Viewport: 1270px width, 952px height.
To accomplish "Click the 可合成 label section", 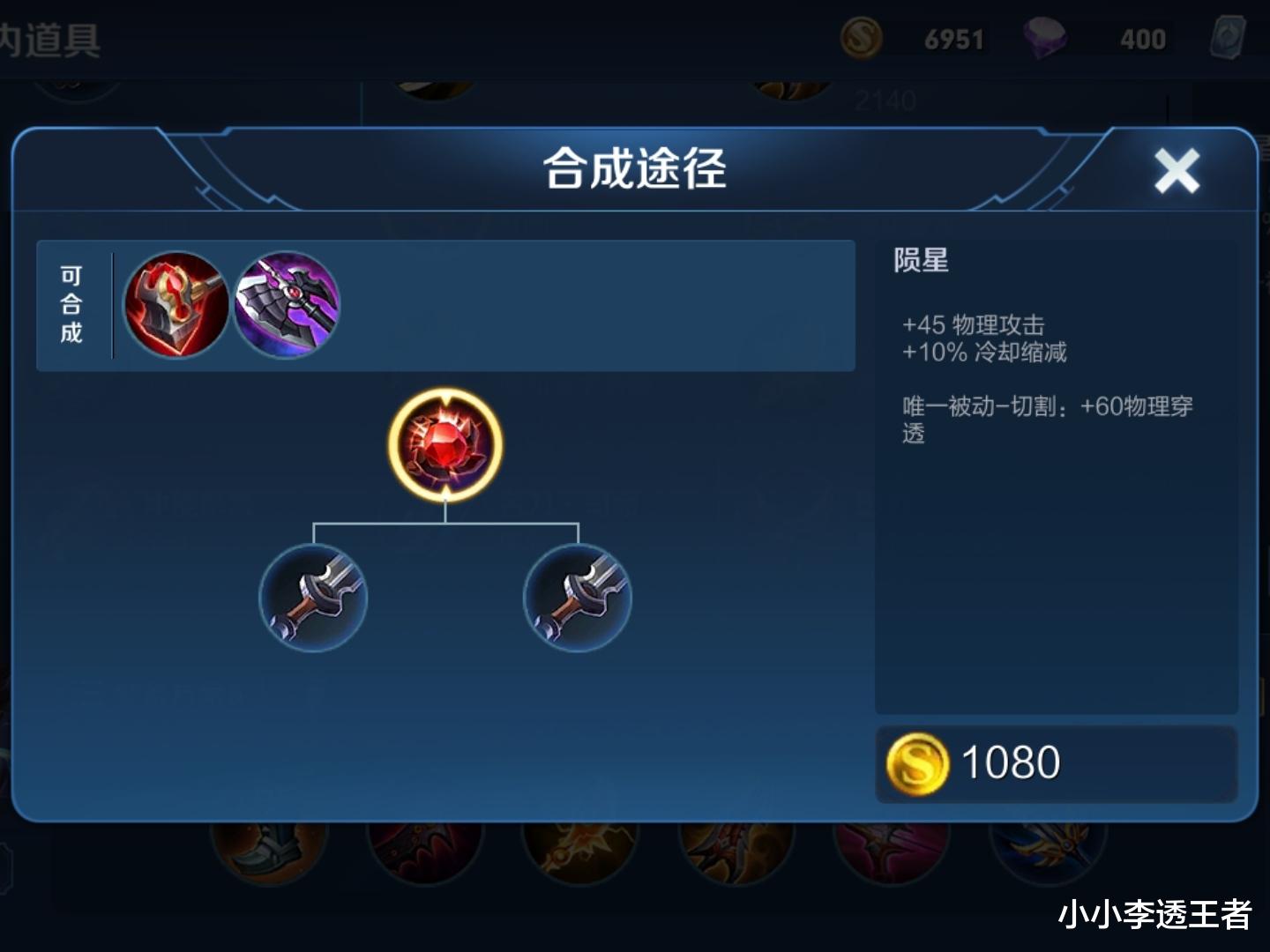I will point(72,306).
